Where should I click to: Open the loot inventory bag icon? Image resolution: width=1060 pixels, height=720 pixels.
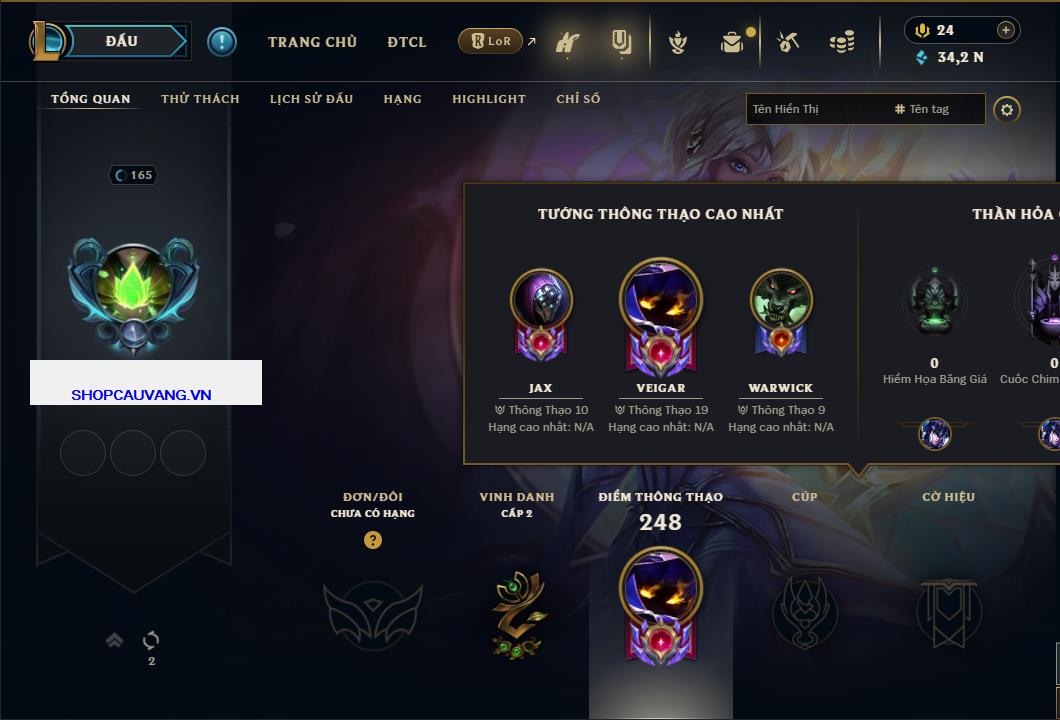732,42
